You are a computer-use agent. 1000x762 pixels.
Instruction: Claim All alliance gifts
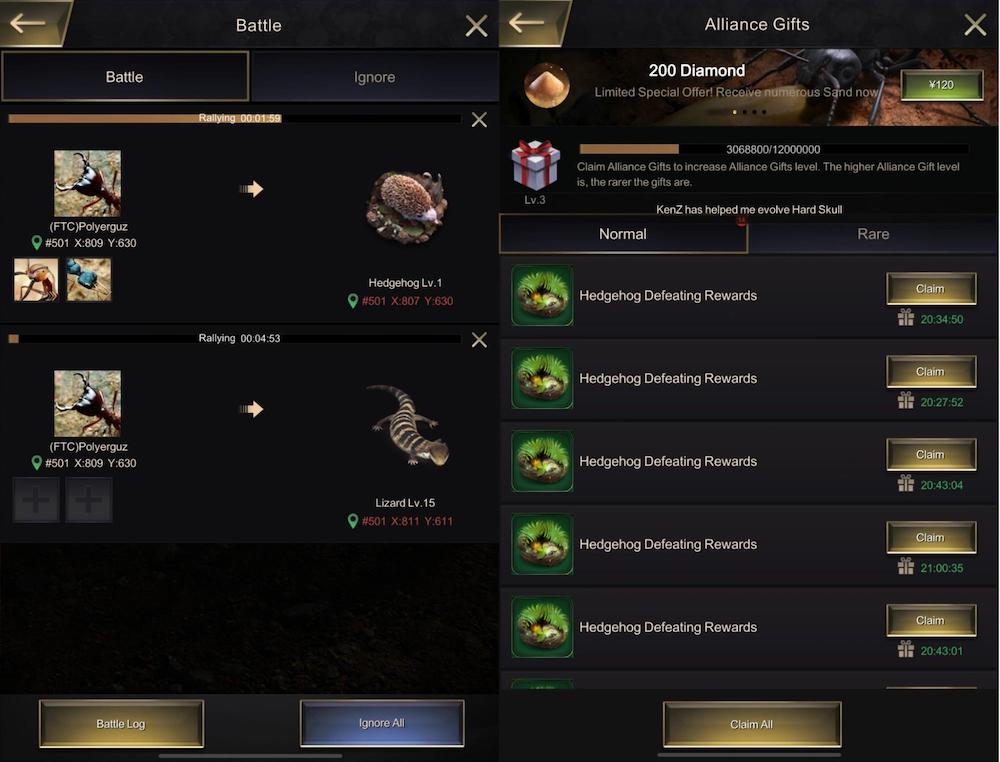(x=751, y=724)
